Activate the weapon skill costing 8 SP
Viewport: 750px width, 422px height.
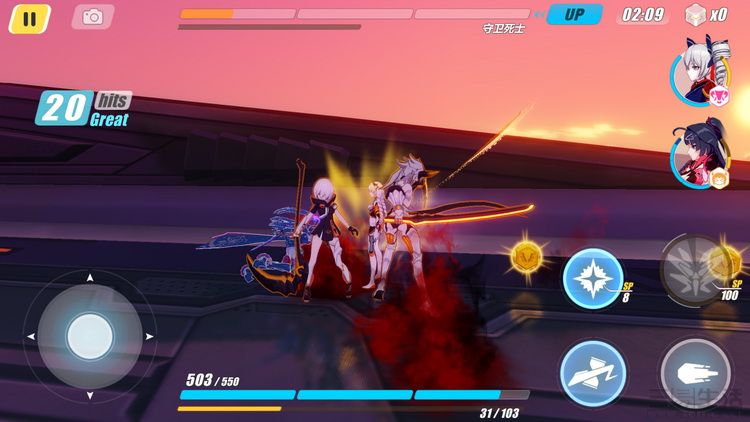[593, 278]
